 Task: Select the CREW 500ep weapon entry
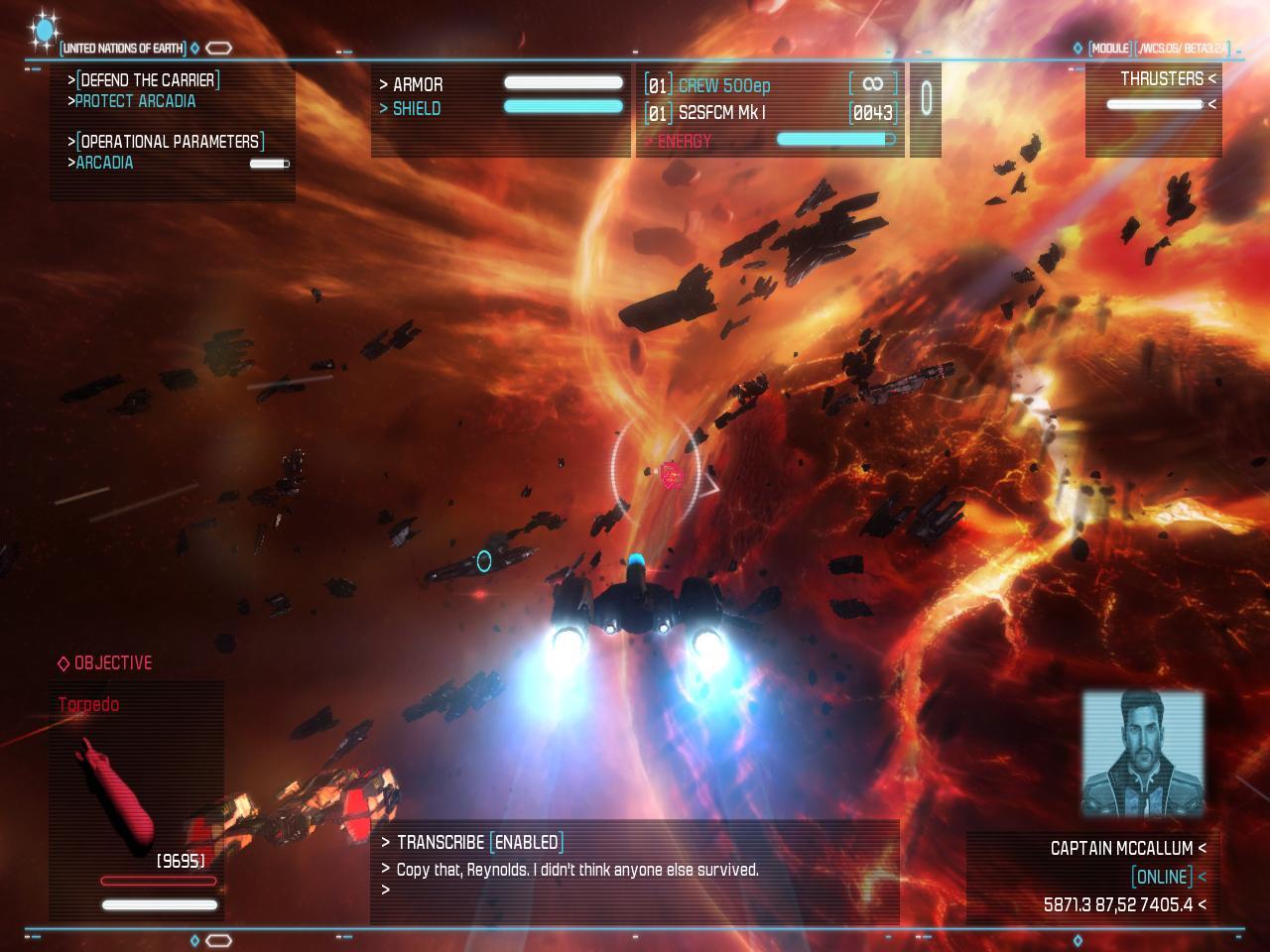pyautogui.click(x=723, y=85)
